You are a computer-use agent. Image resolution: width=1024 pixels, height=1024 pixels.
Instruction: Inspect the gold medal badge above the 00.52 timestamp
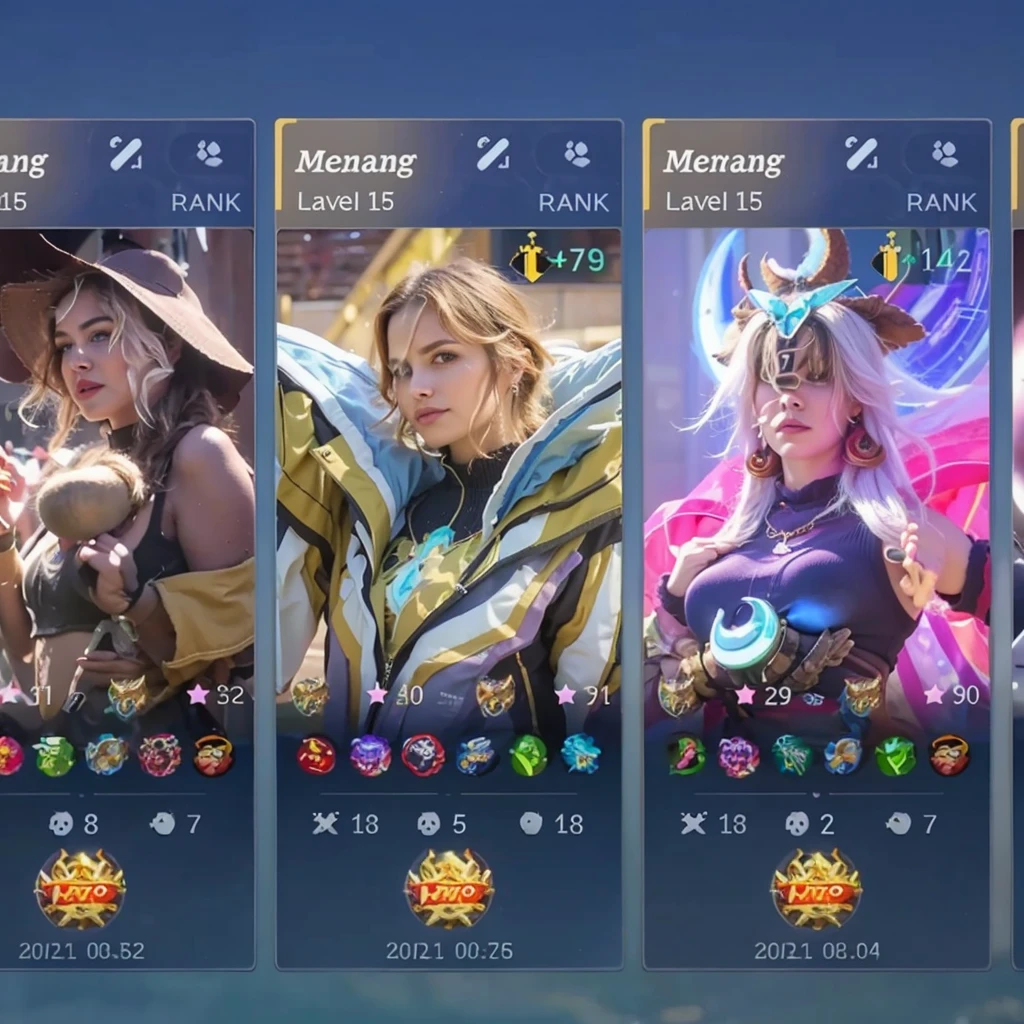point(80,889)
